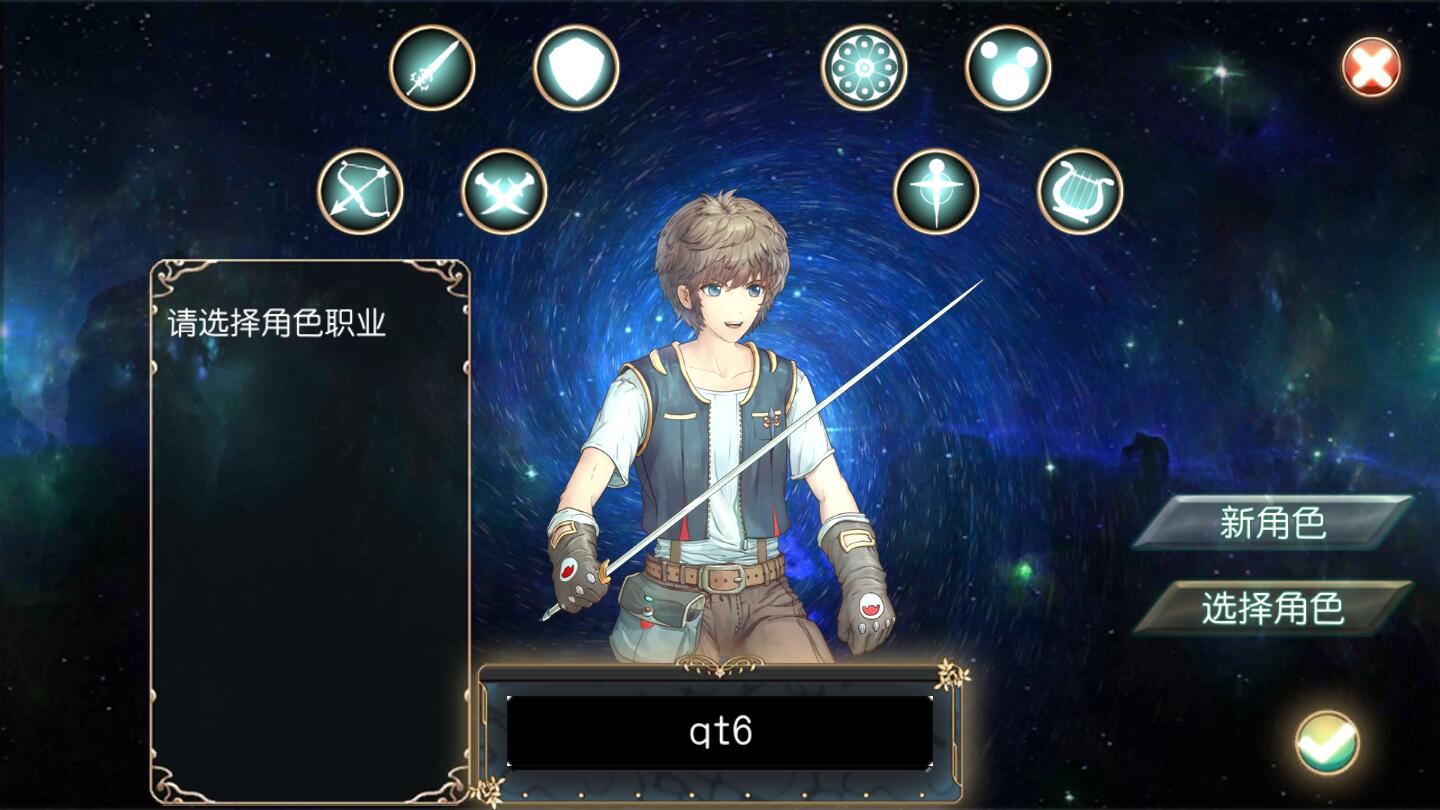Select the three bubbles class icon
The width and height of the screenshot is (1440, 810).
coord(1008,68)
